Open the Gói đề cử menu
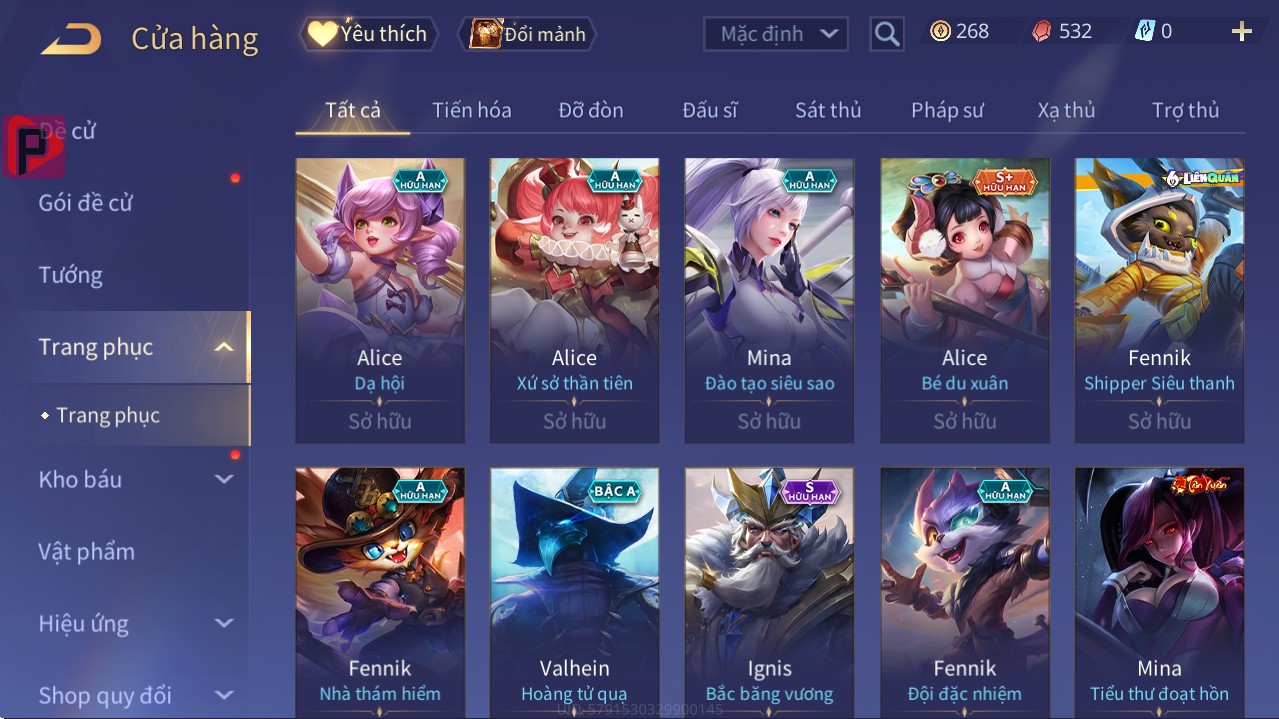 point(86,203)
